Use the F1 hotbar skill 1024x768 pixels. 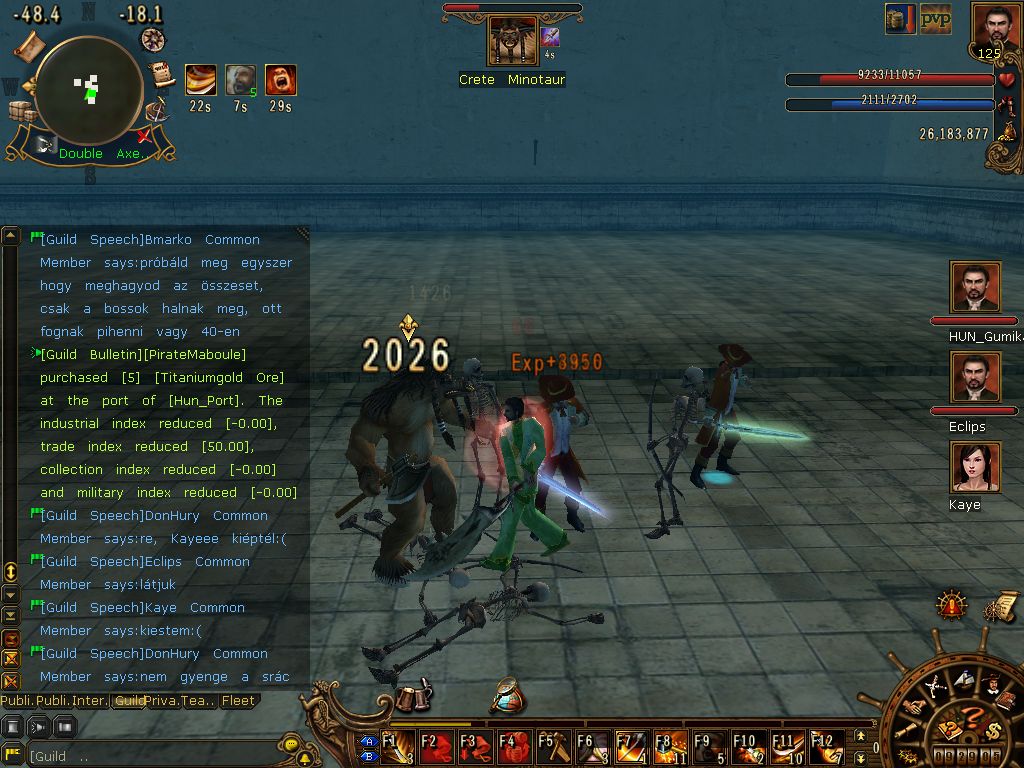pyautogui.click(x=397, y=747)
